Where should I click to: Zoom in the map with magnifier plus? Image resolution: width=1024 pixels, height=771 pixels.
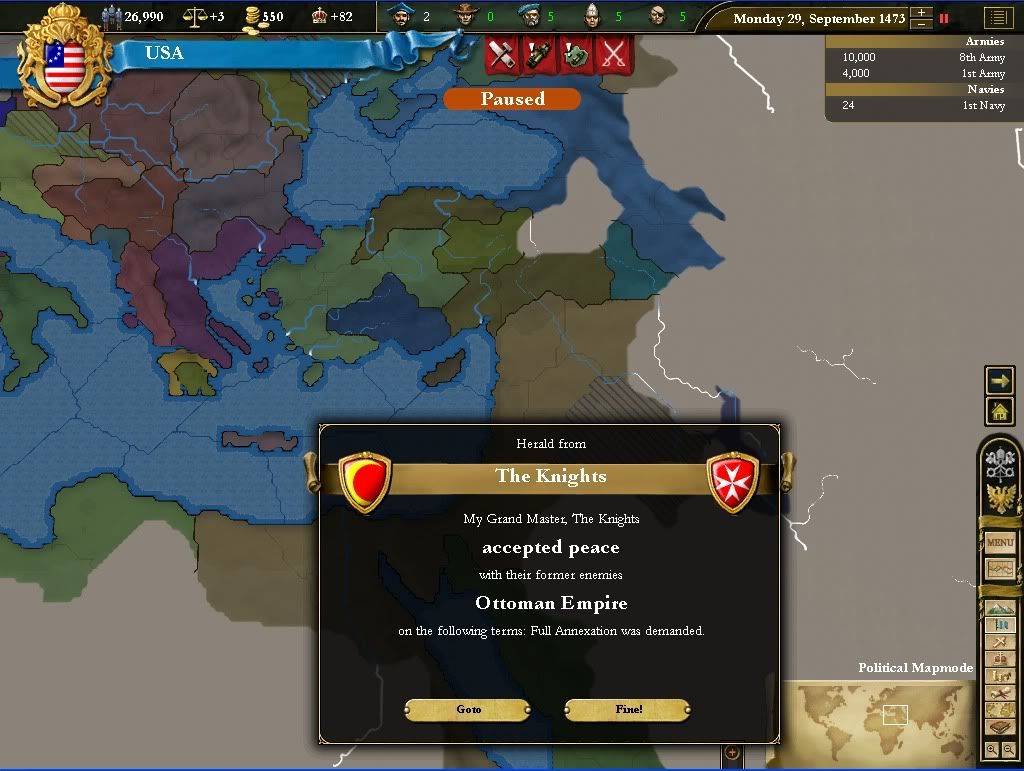[x=992, y=750]
